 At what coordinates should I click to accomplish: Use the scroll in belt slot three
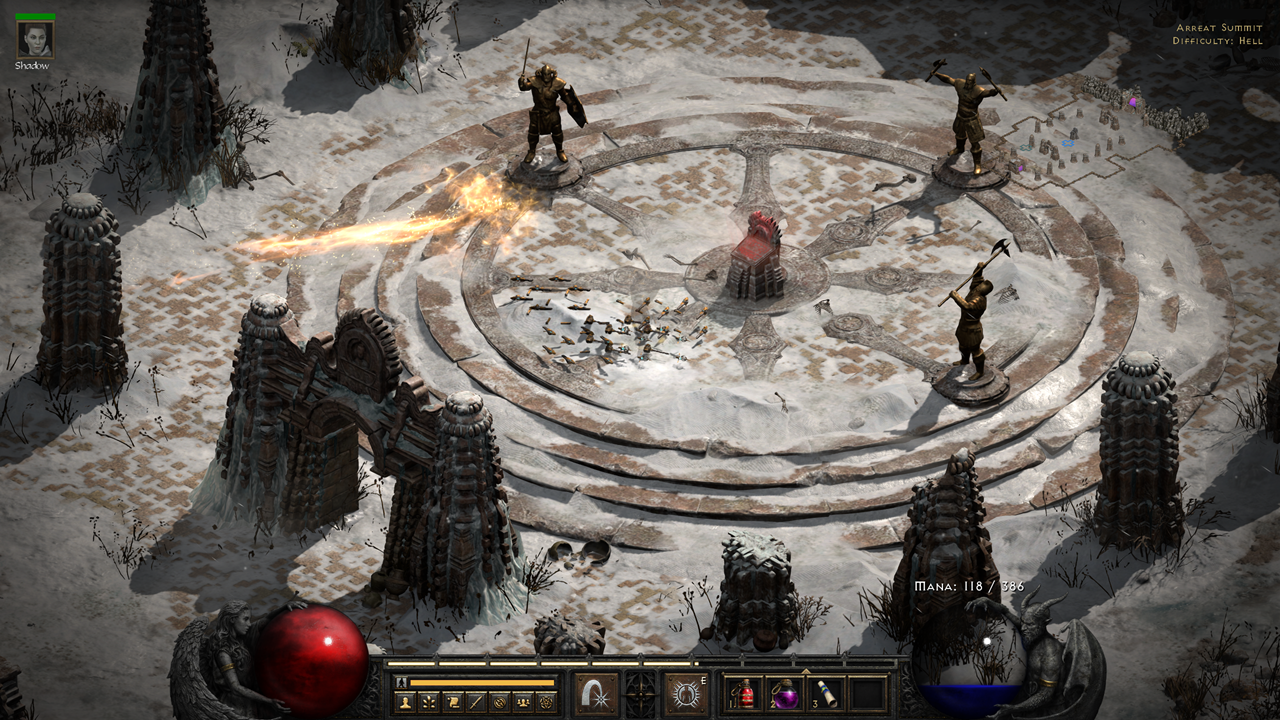pyautogui.click(x=827, y=693)
